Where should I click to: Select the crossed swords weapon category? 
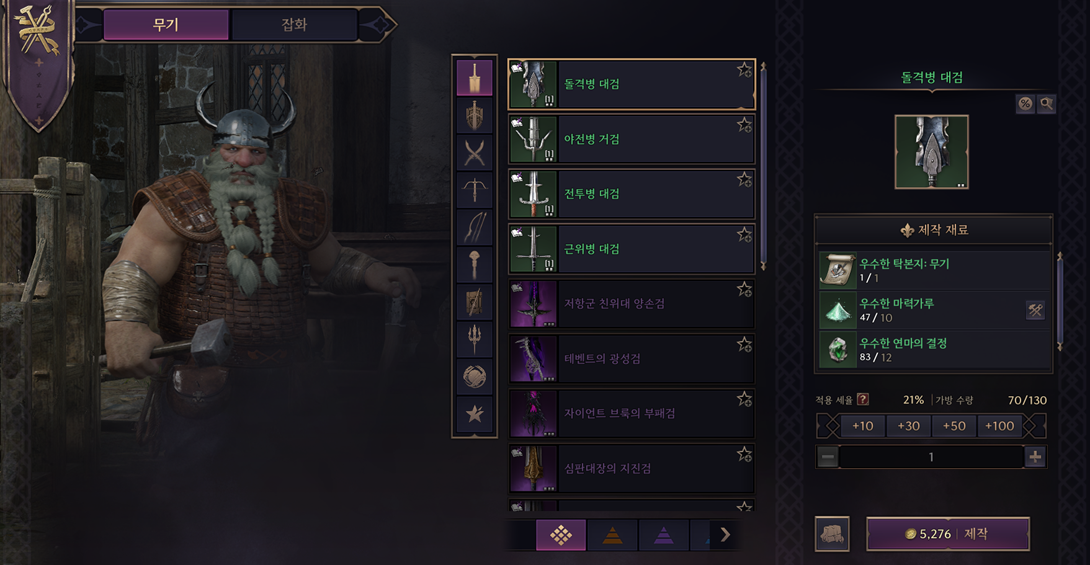[x=475, y=153]
